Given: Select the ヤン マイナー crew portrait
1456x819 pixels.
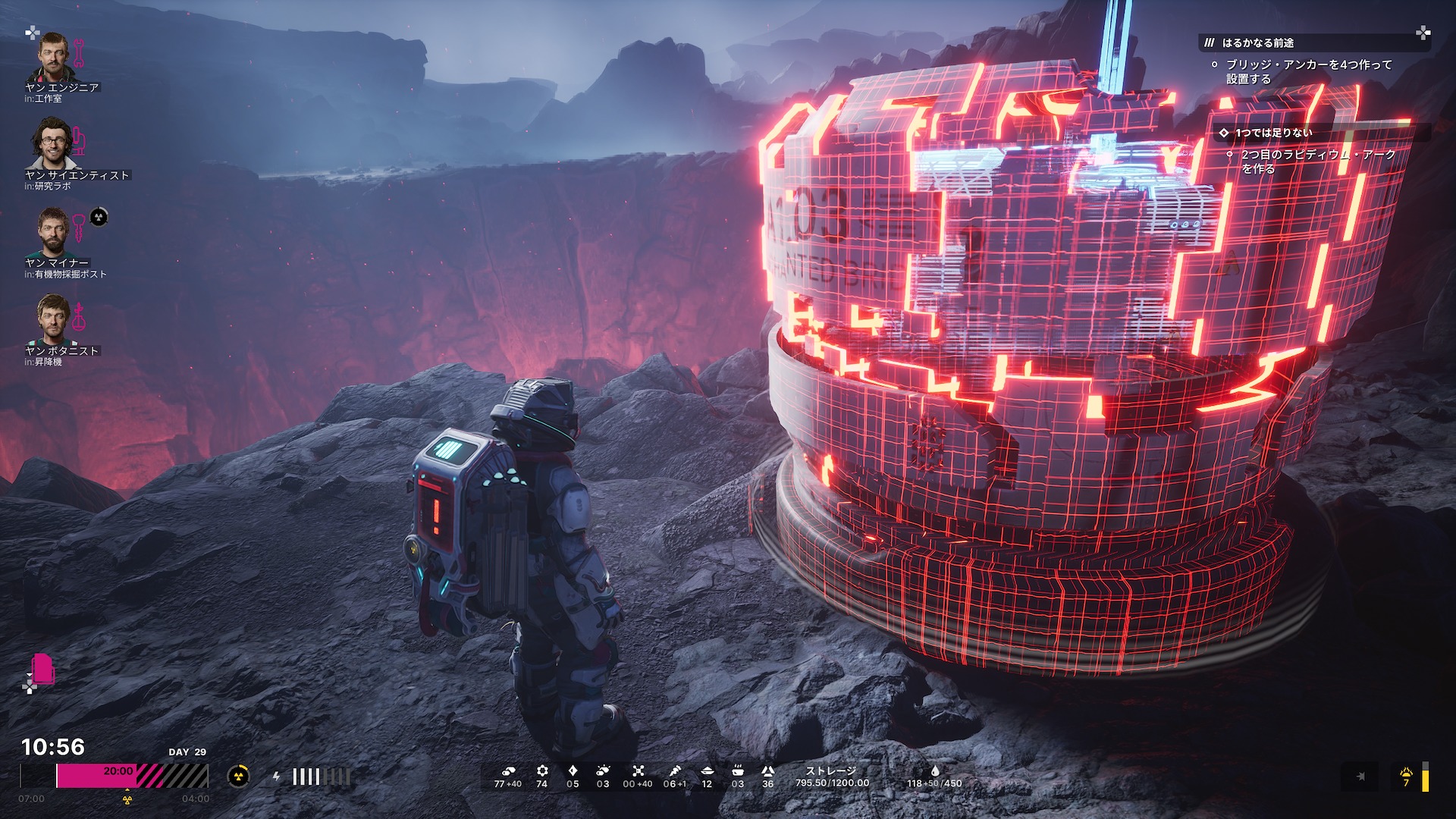Looking at the screenshot, I should pos(52,232).
